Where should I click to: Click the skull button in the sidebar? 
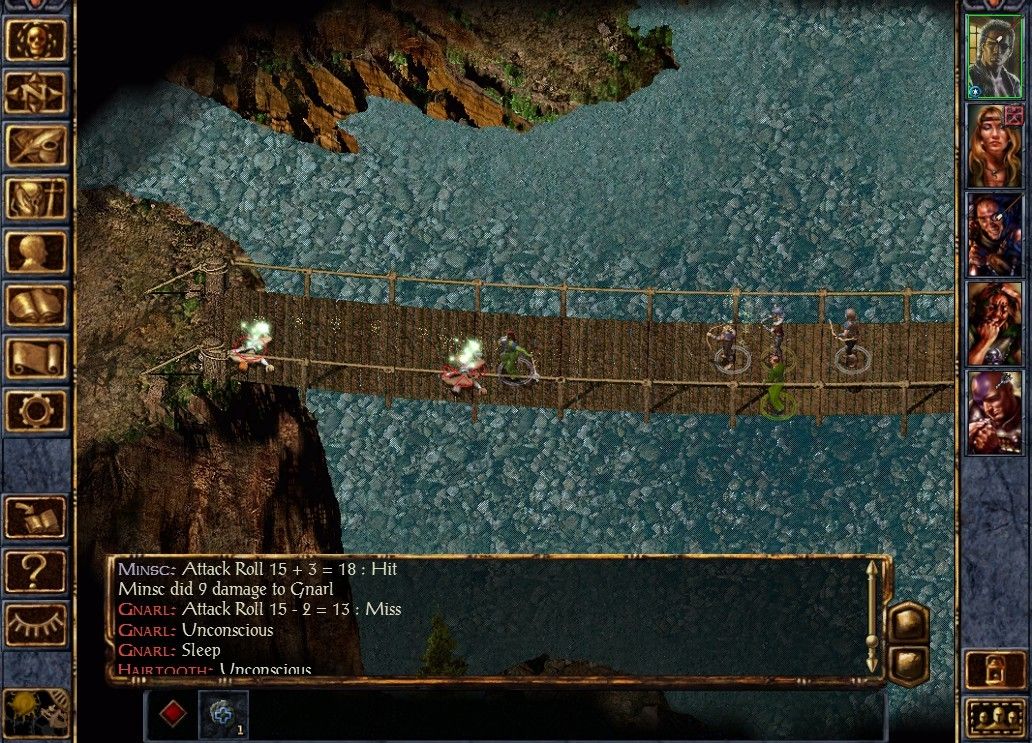click(x=37, y=39)
